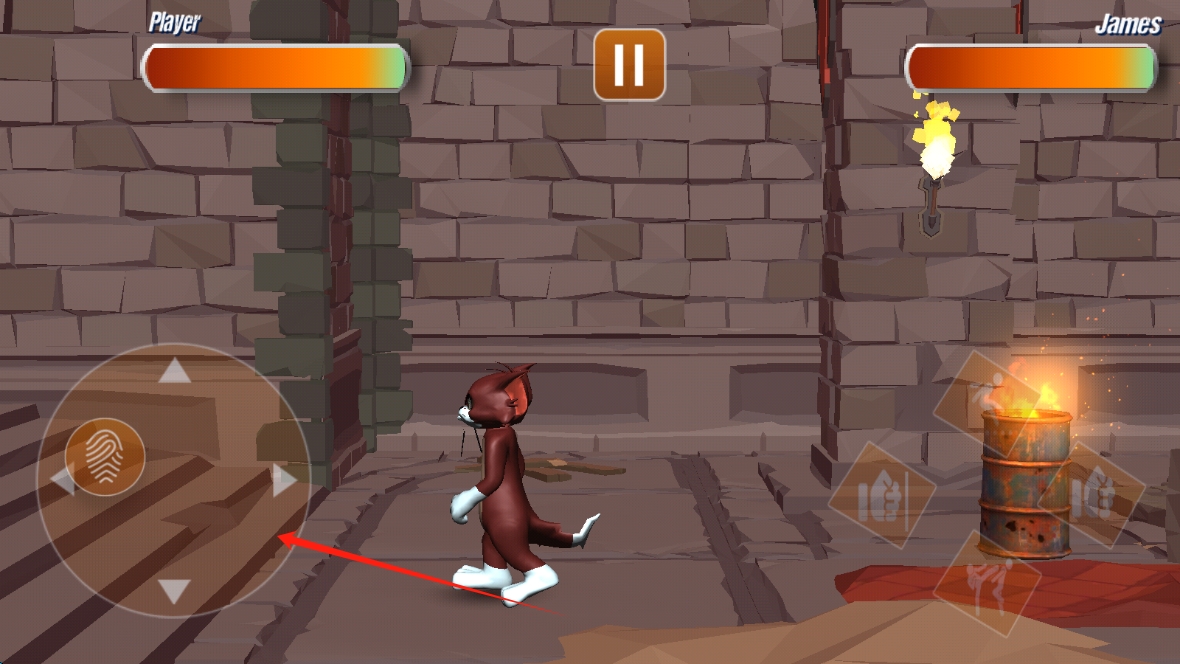
Task: Perform a kick with the kicking figure button
Action: [987, 582]
